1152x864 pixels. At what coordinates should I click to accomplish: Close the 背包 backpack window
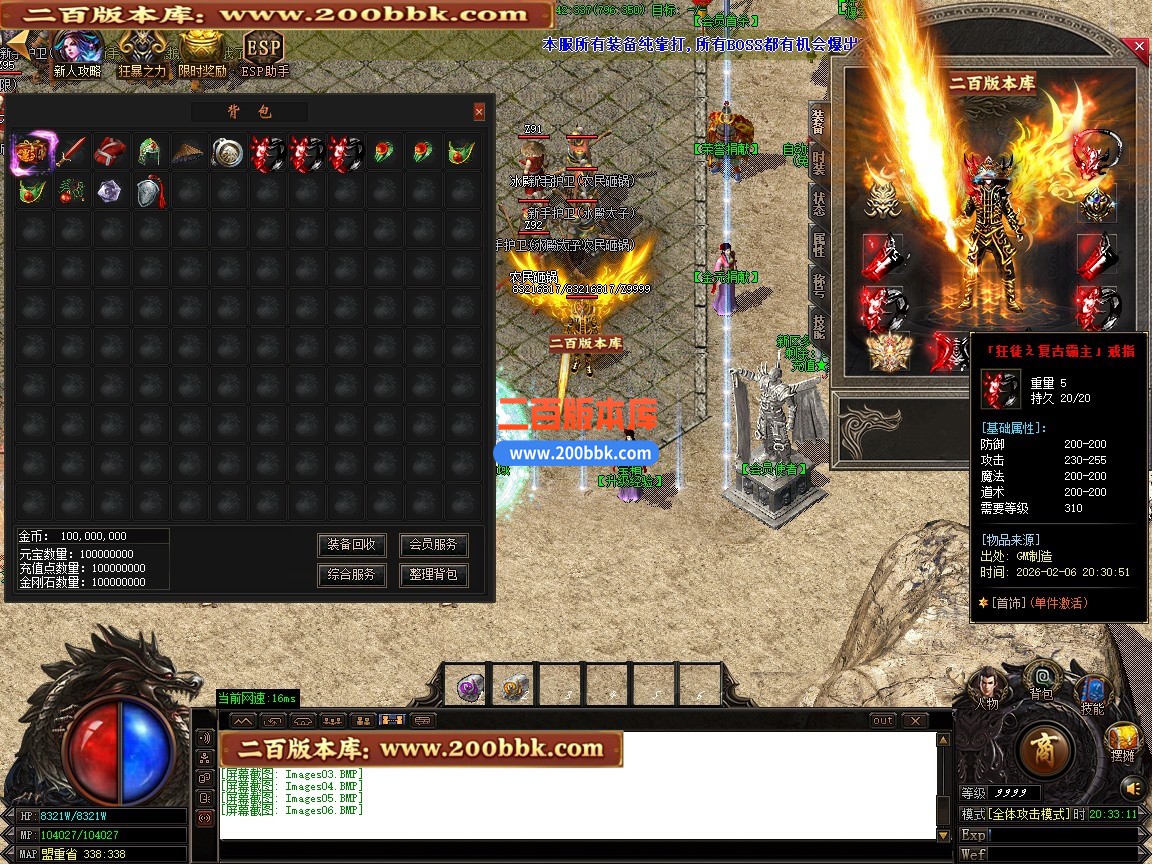click(479, 112)
